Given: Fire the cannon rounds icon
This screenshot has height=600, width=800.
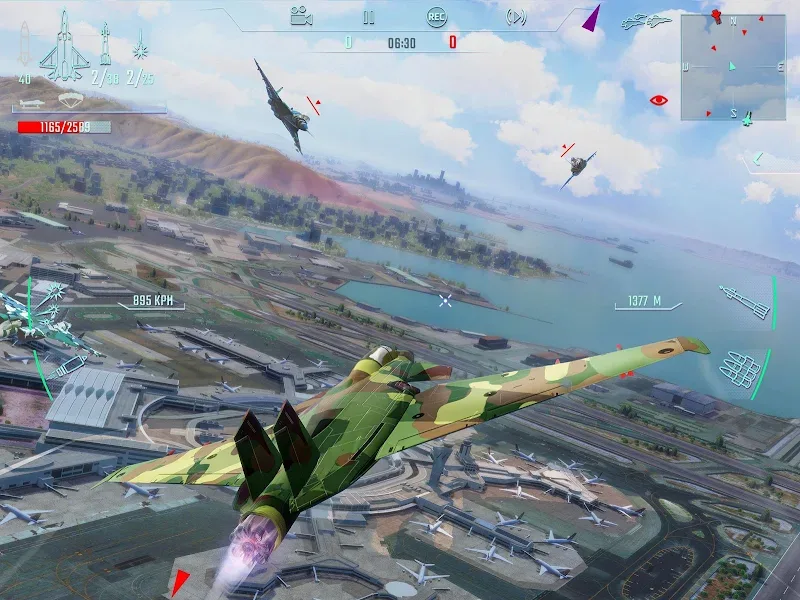Looking at the screenshot, I should coord(741,371).
